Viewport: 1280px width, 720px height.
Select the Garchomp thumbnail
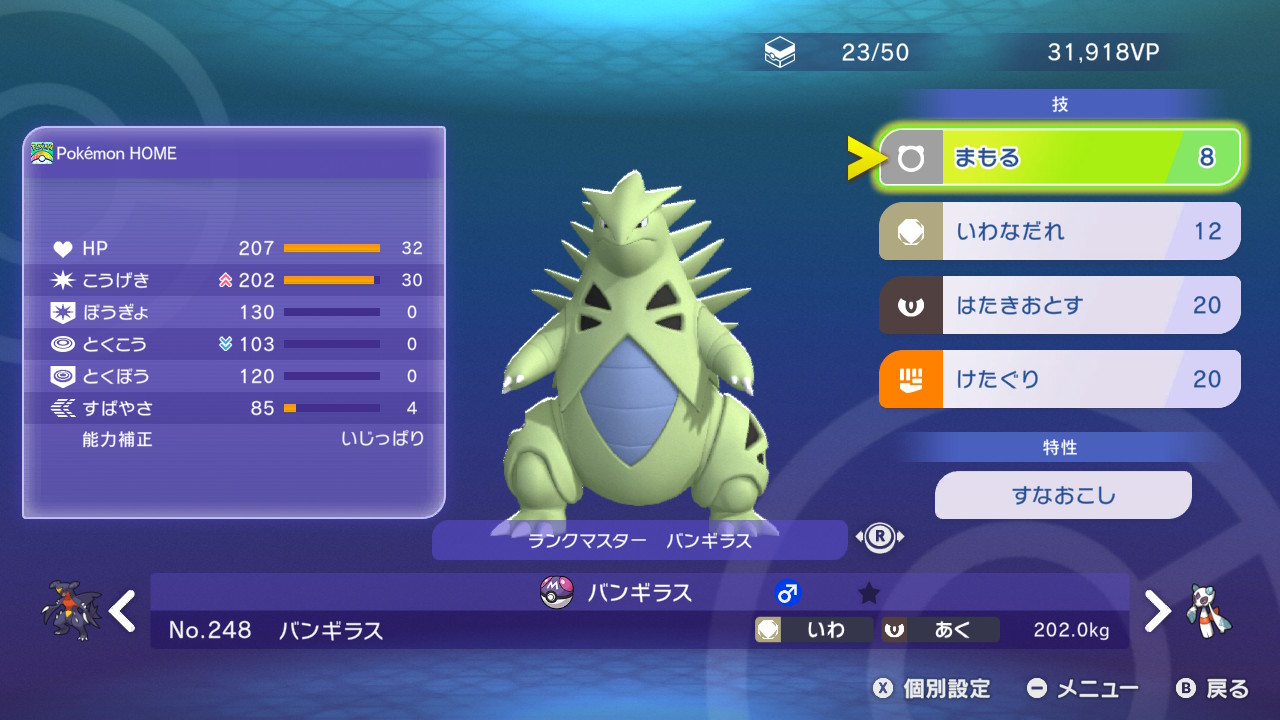pos(72,611)
